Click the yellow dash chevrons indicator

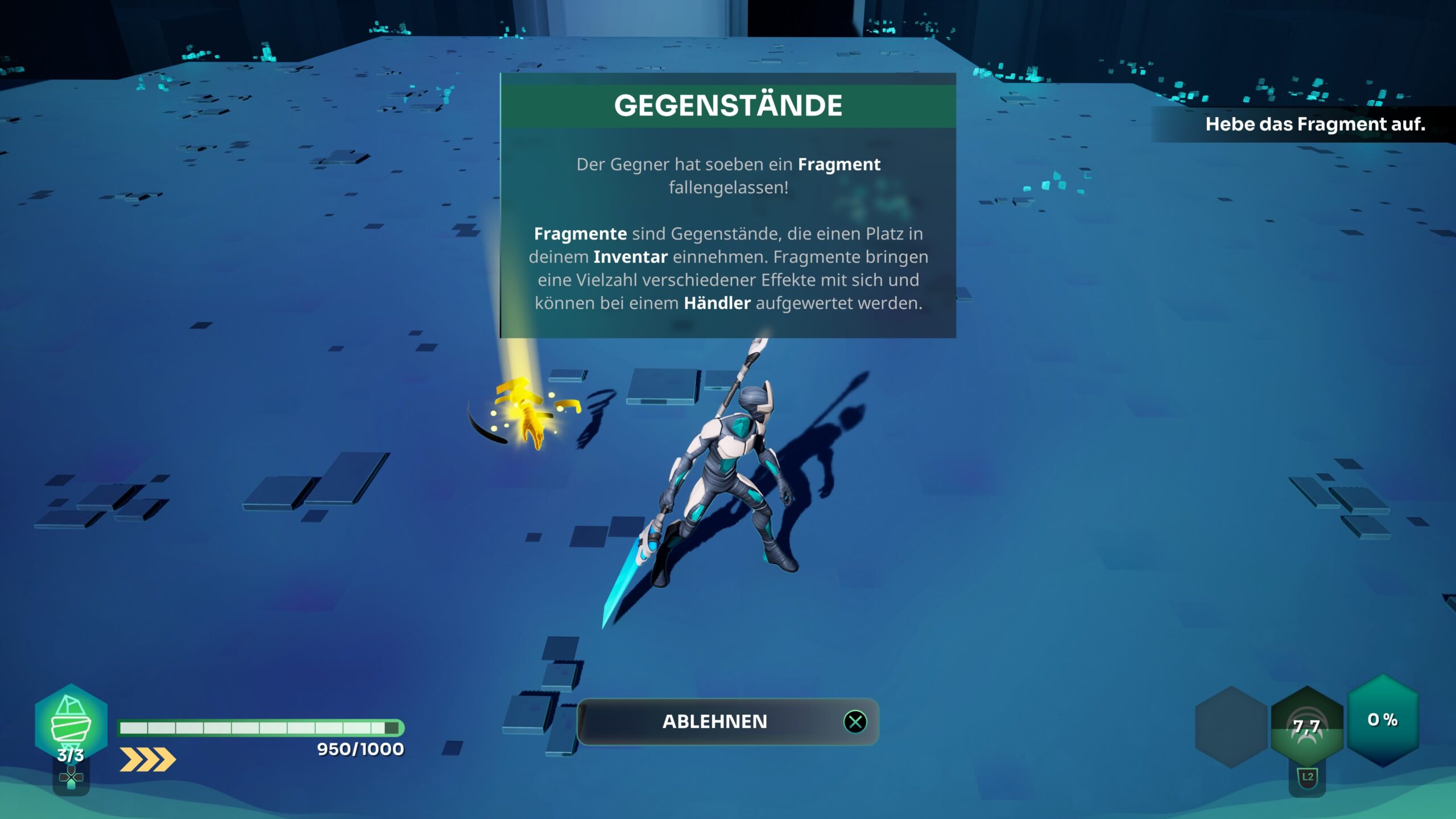coord(147,759)
